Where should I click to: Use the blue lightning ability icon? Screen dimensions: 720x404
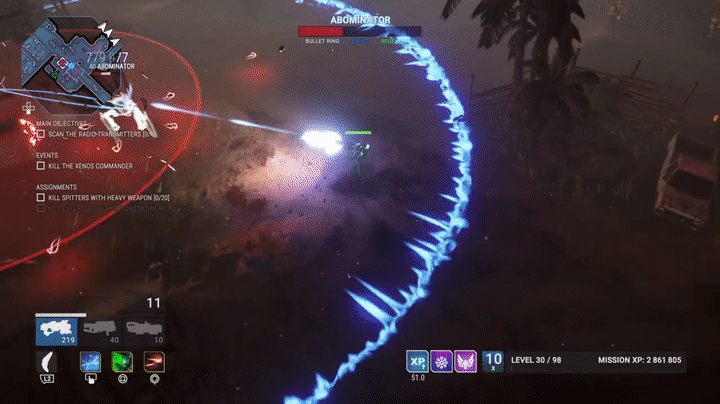[90, 361]
